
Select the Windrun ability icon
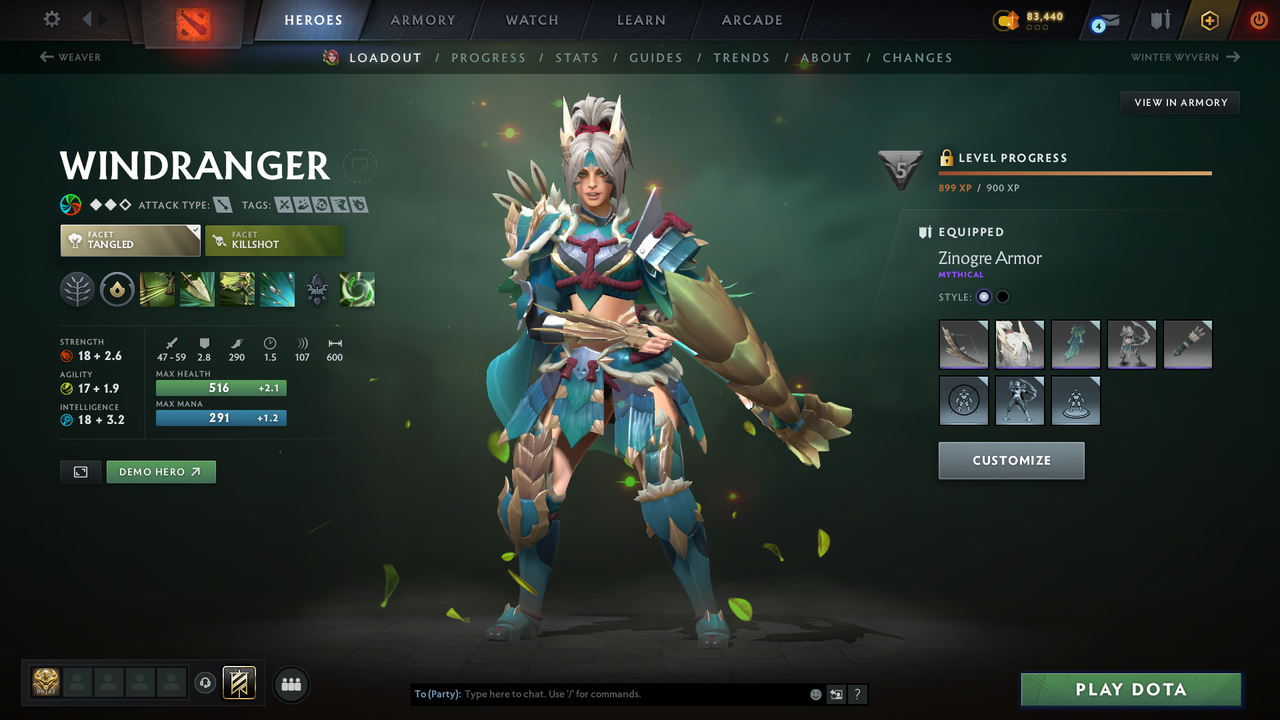[x=237, y=290]
